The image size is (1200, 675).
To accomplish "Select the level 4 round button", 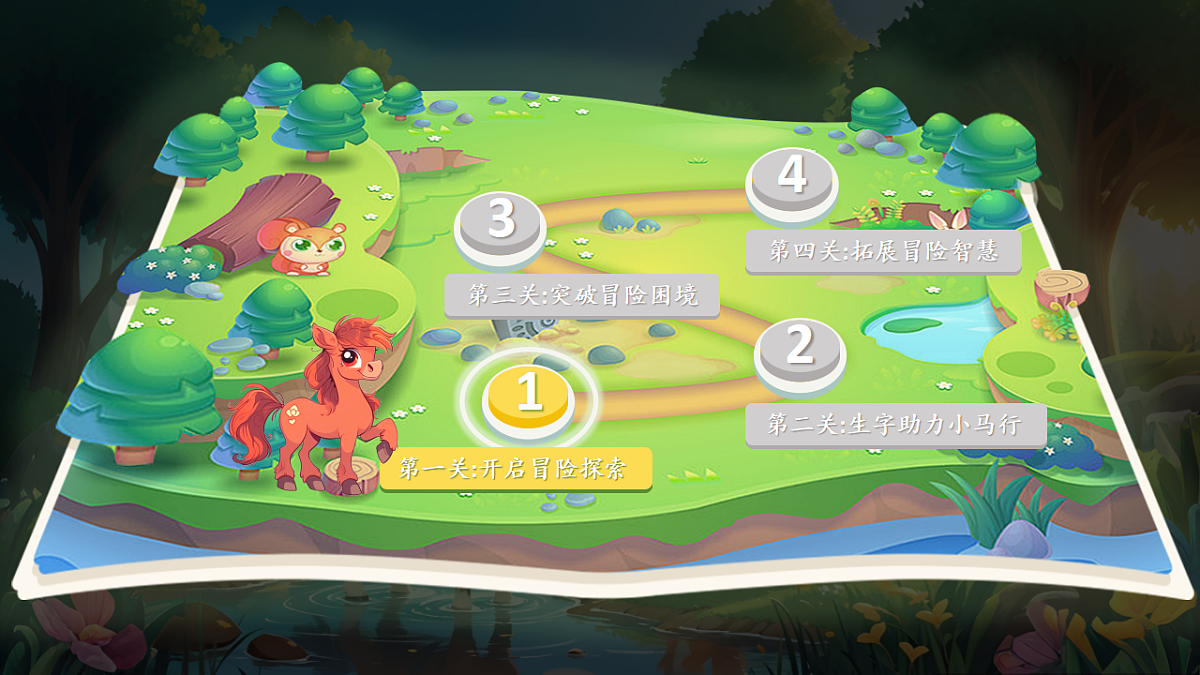I will (x=792, y=178).
